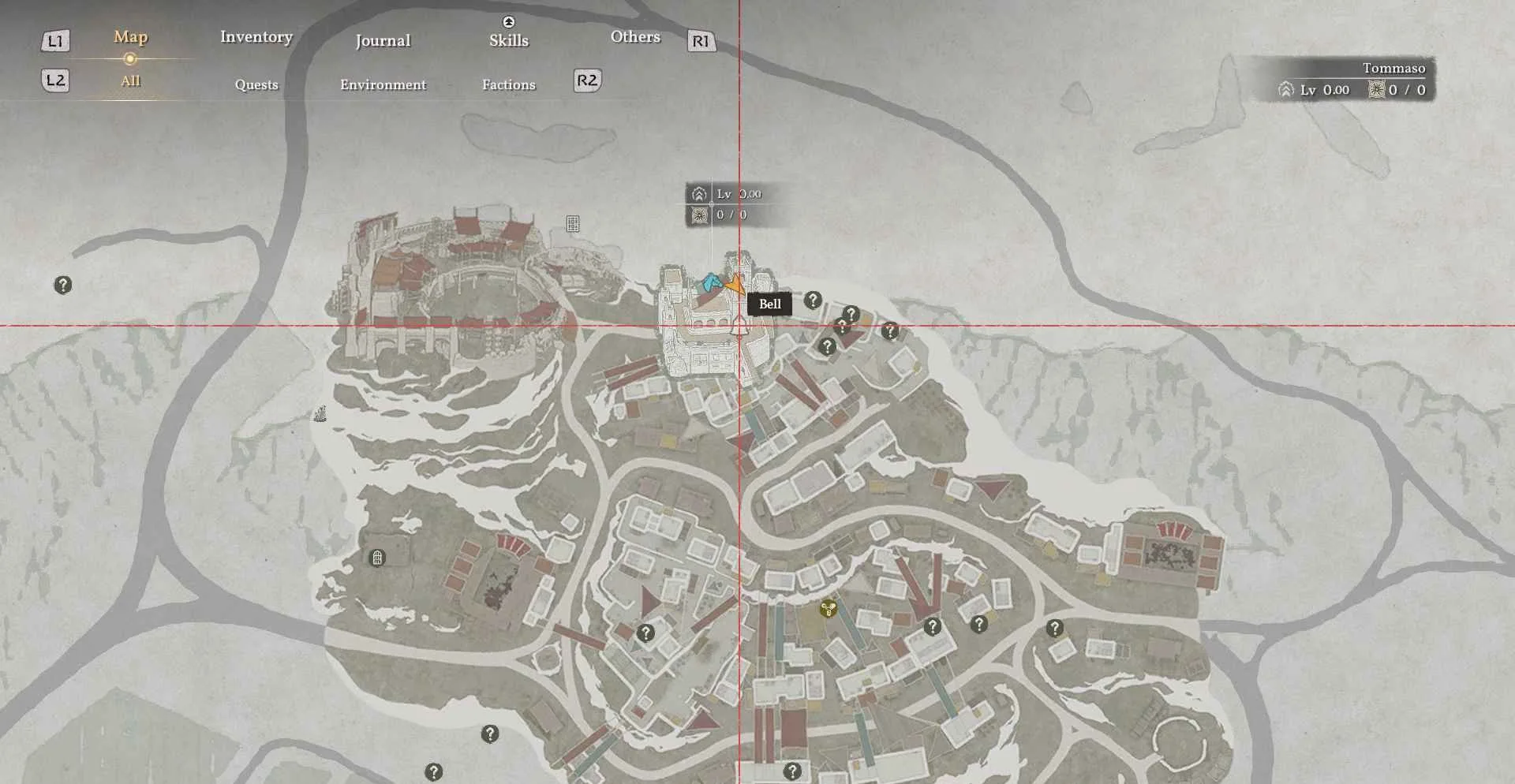Click the ship icon on the shoreline
This screenshot has height=784, width=1515.
tap(320, 413)
